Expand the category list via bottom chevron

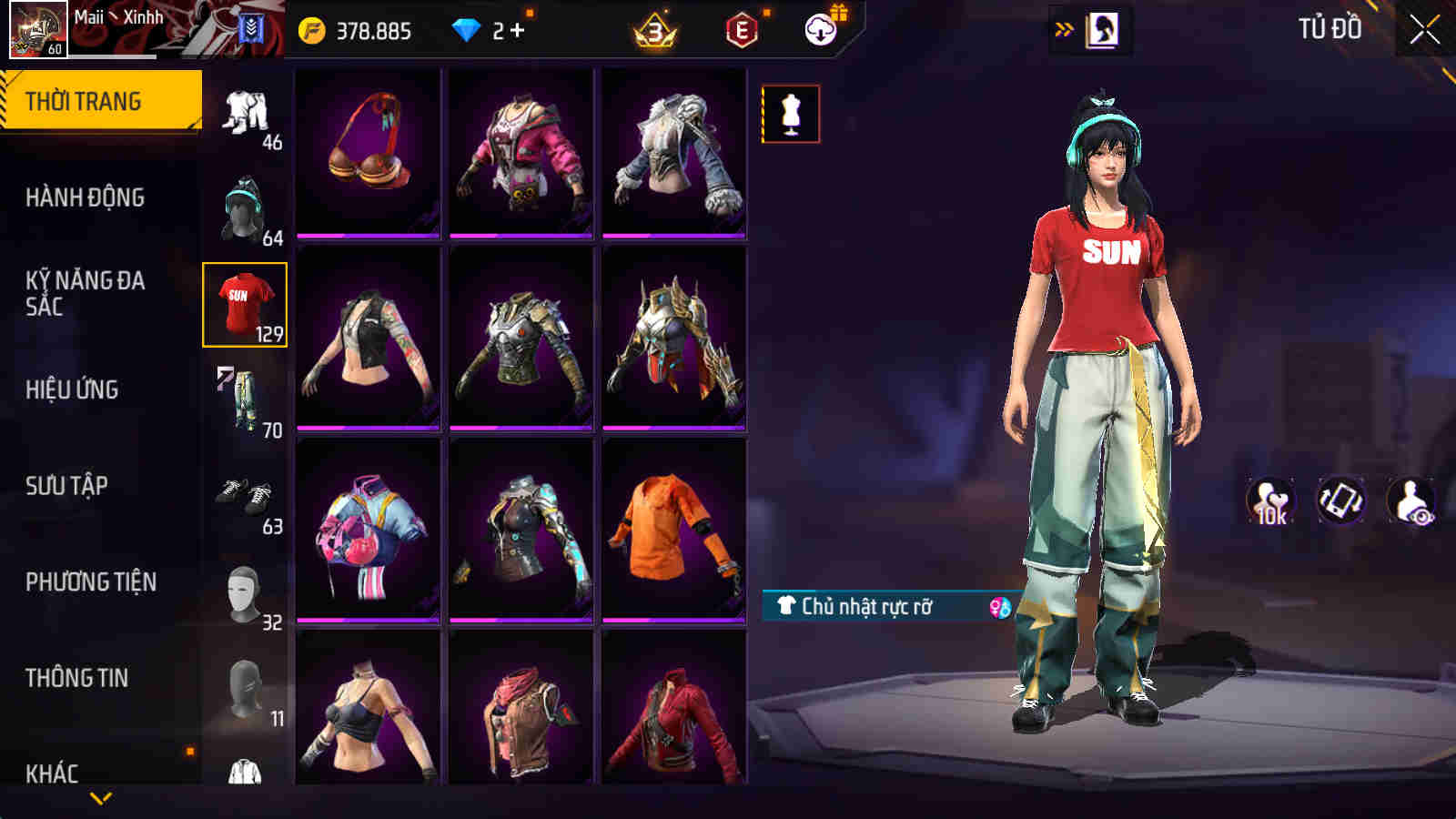(100, 798)
